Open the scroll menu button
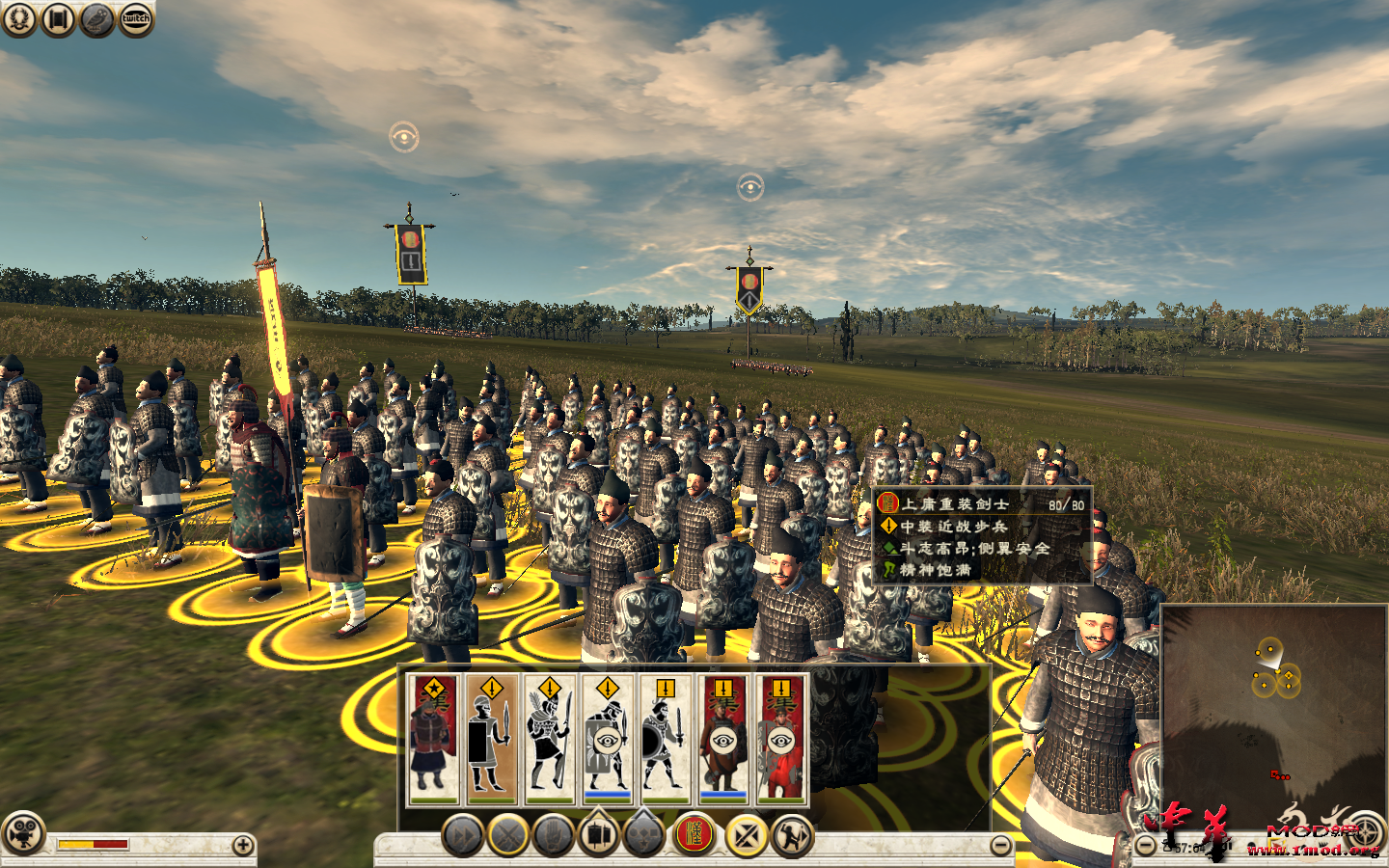1389x868 pixels. [x=58, y=19]
